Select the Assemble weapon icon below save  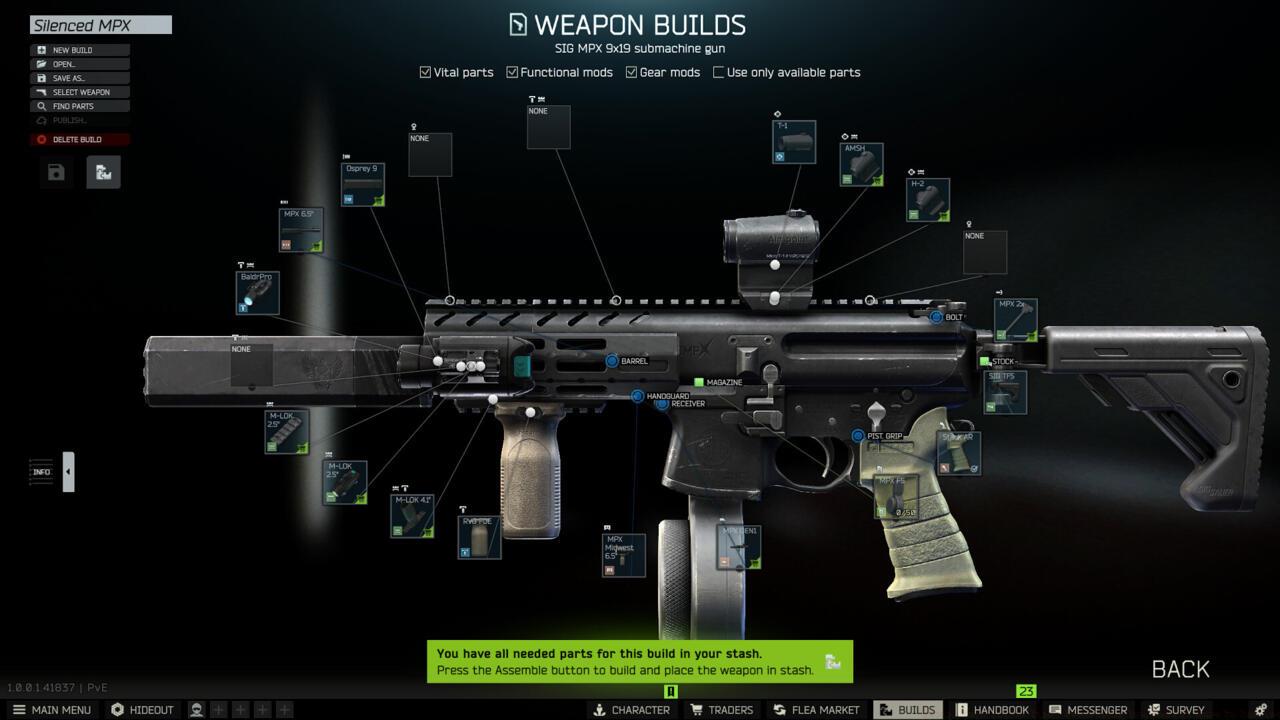pos(103,171)
